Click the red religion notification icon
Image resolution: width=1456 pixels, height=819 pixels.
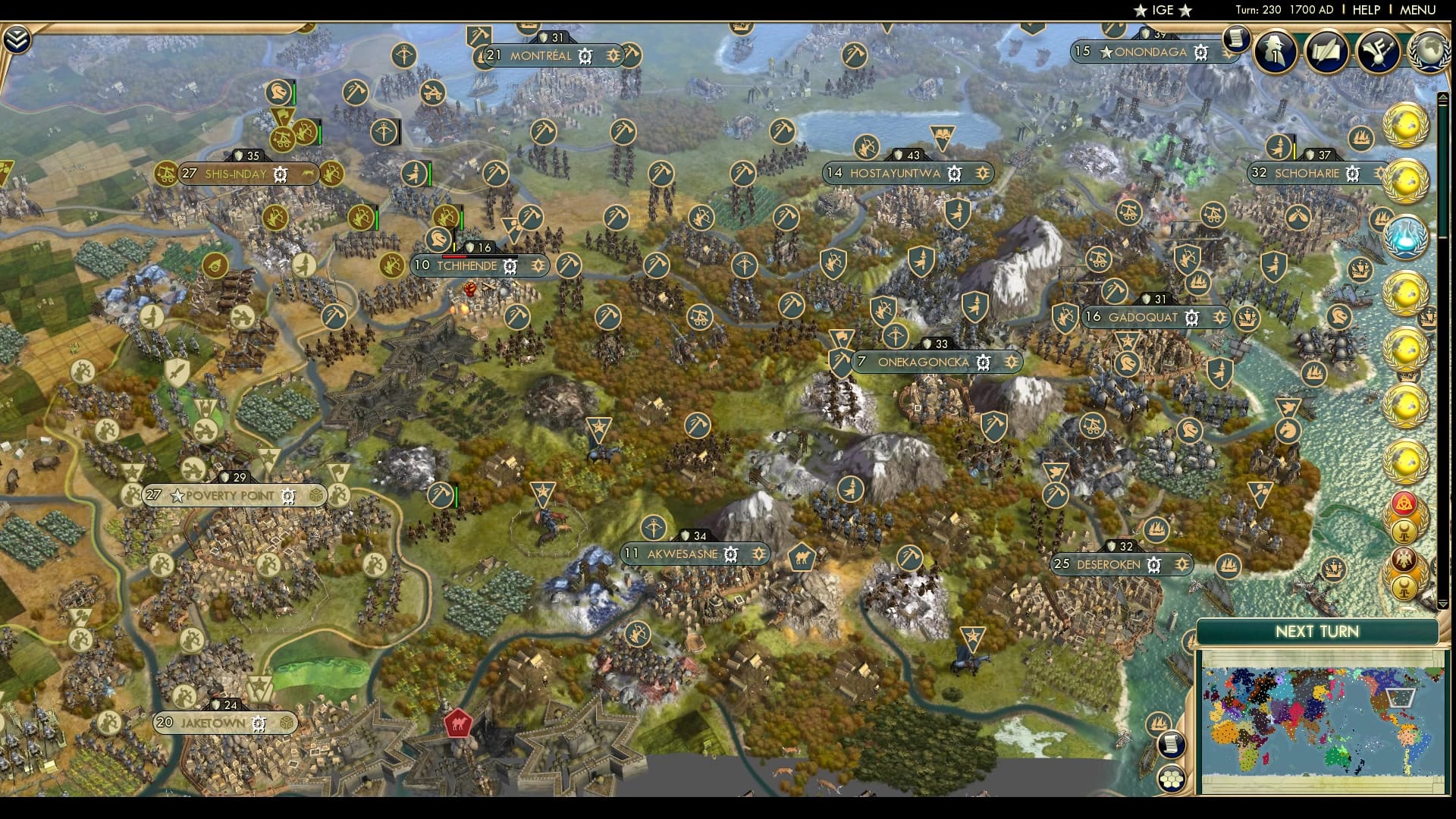pos(1404,502)
